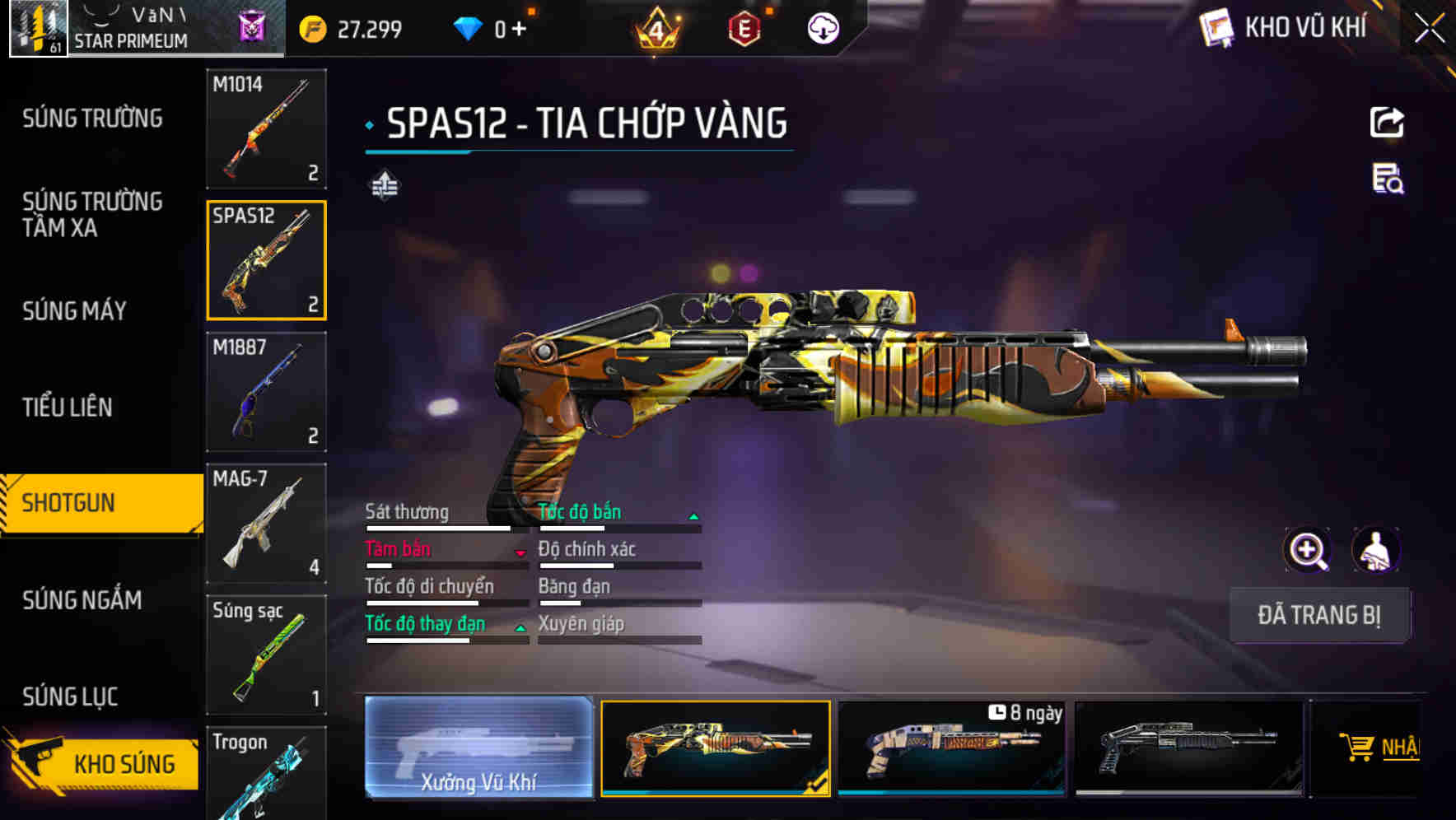Viewport: 1456px width, 820px height.
Task: Switch to the Súng Máy category
Action: point(74,310)
